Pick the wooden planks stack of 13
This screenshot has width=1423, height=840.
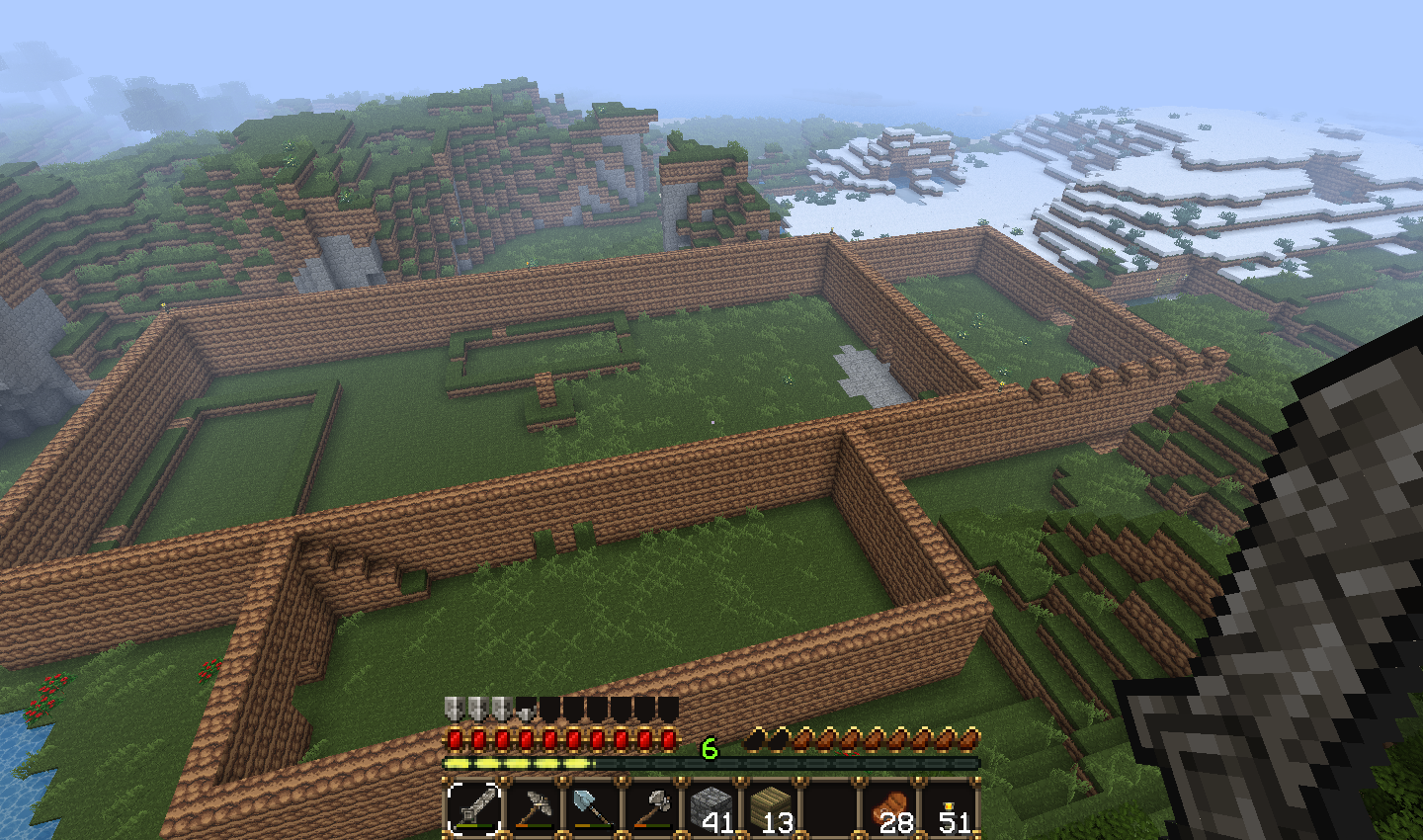[771, 808]
